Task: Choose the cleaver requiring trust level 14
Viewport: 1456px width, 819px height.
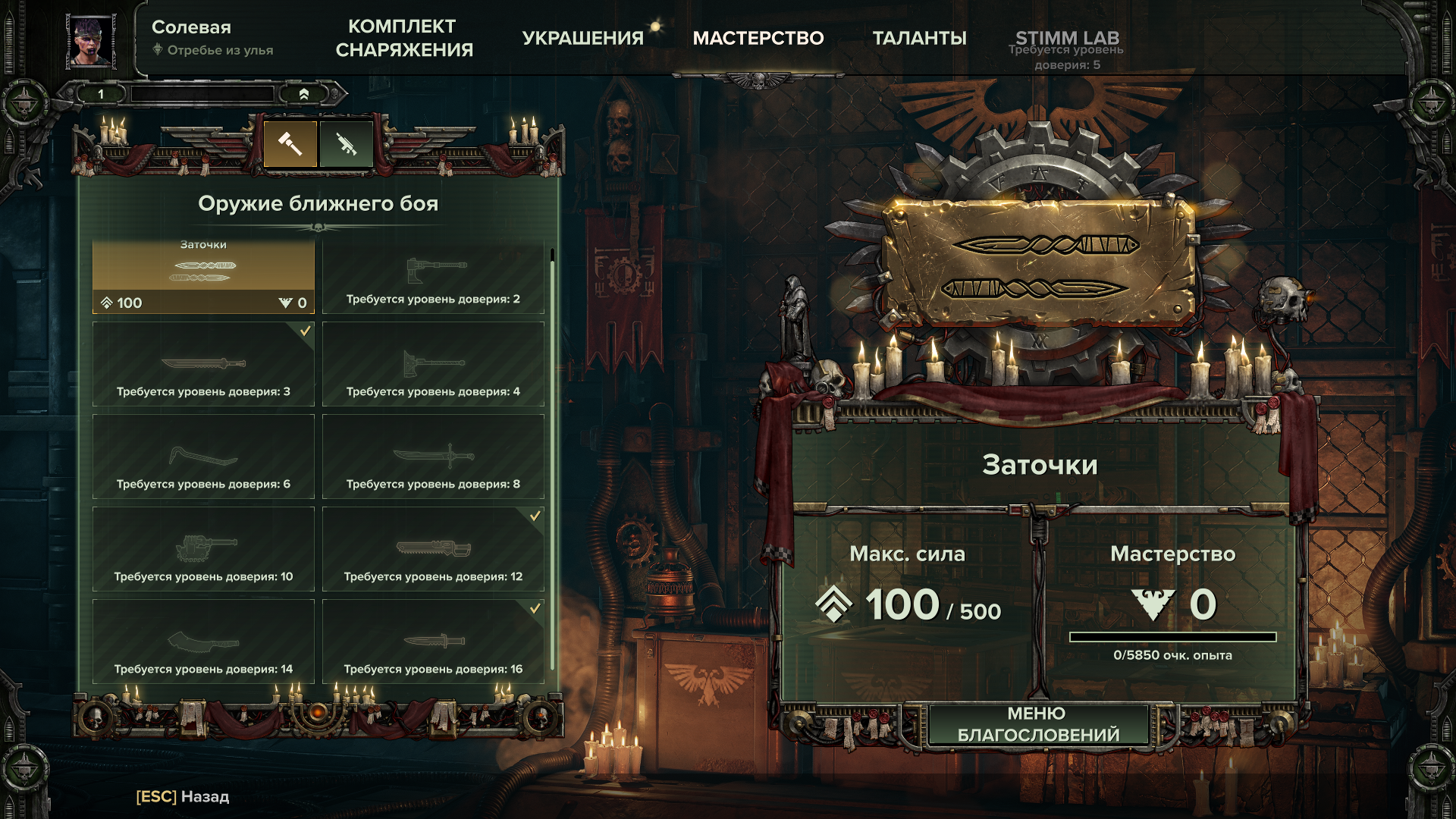Action: (203, 642)
